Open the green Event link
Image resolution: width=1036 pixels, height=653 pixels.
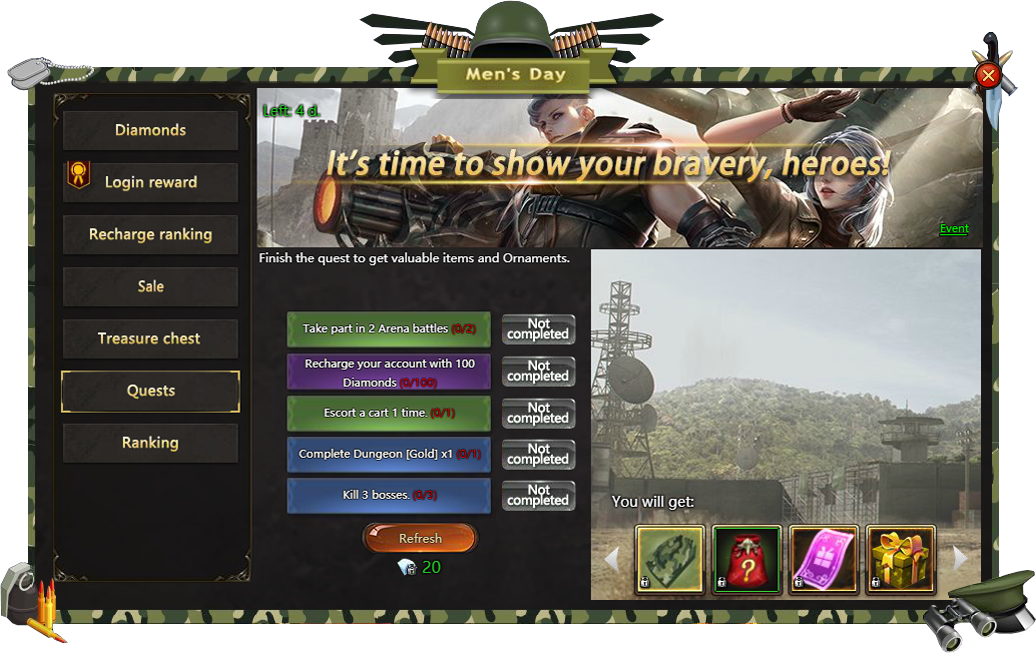pyautogui.click(x=954, y=229)
